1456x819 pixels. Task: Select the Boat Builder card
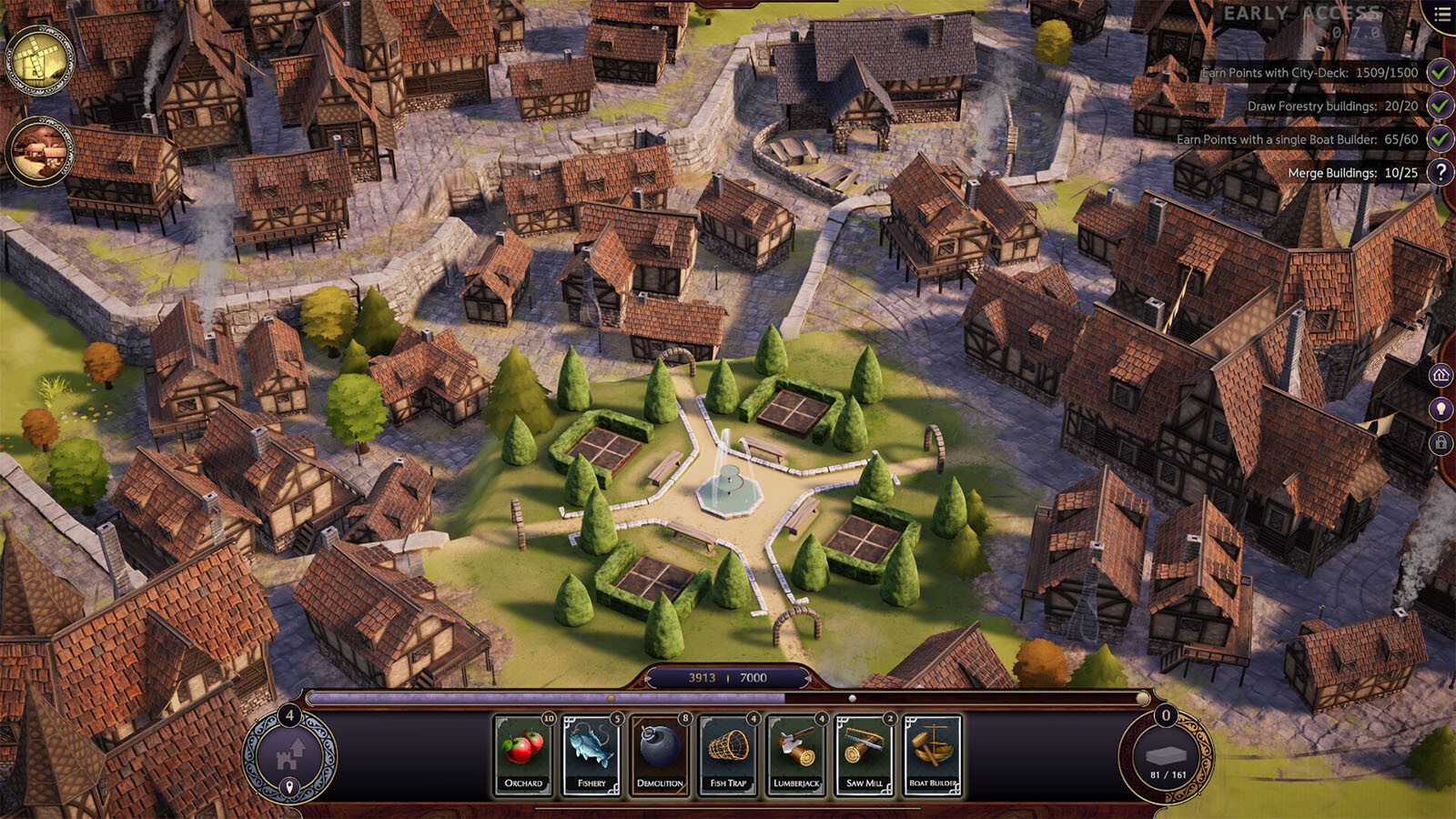tap(933, 754)
